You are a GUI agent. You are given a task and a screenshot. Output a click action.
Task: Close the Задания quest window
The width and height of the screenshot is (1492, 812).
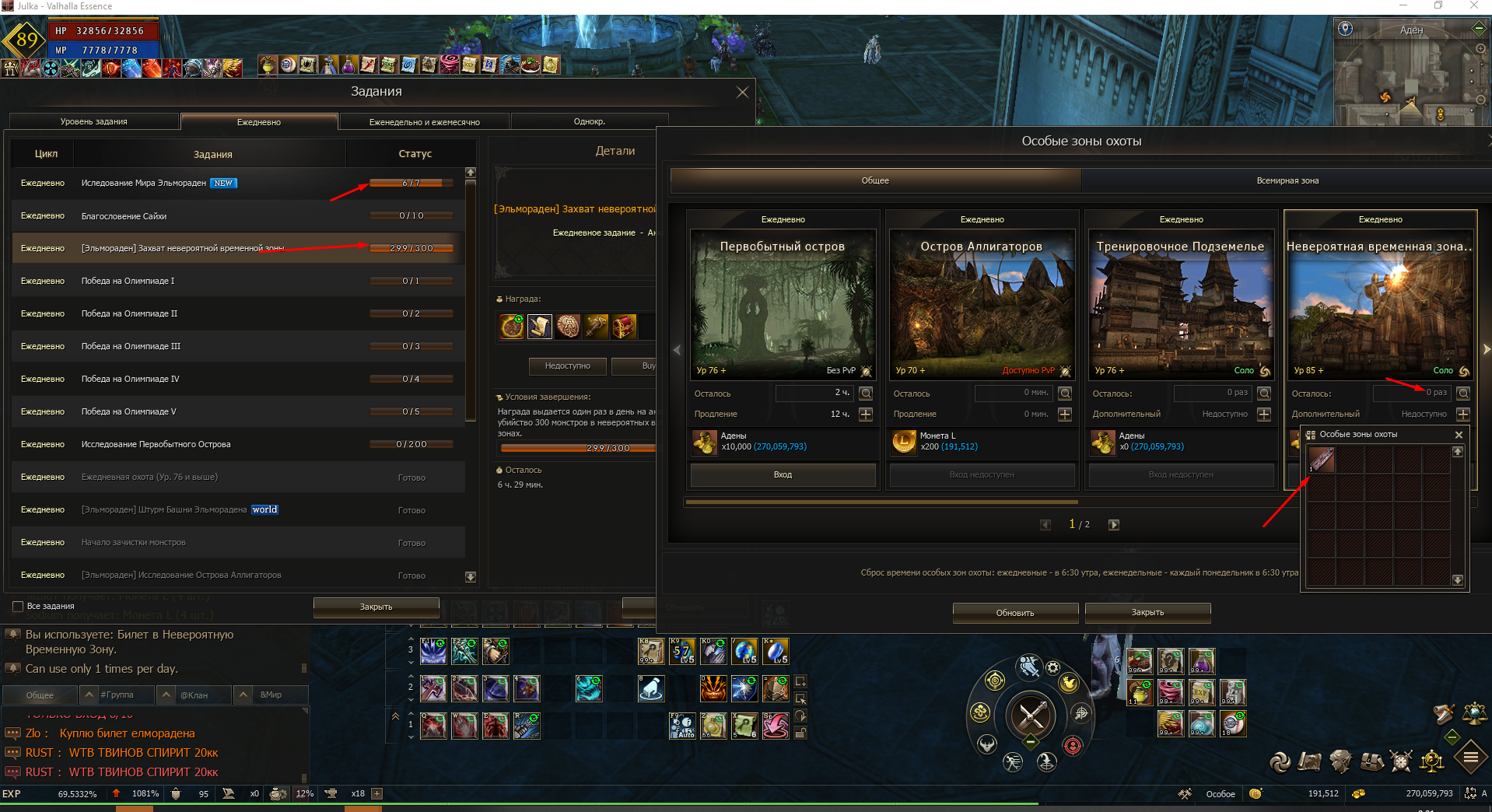pyautogui.click(x=742, y=92)
